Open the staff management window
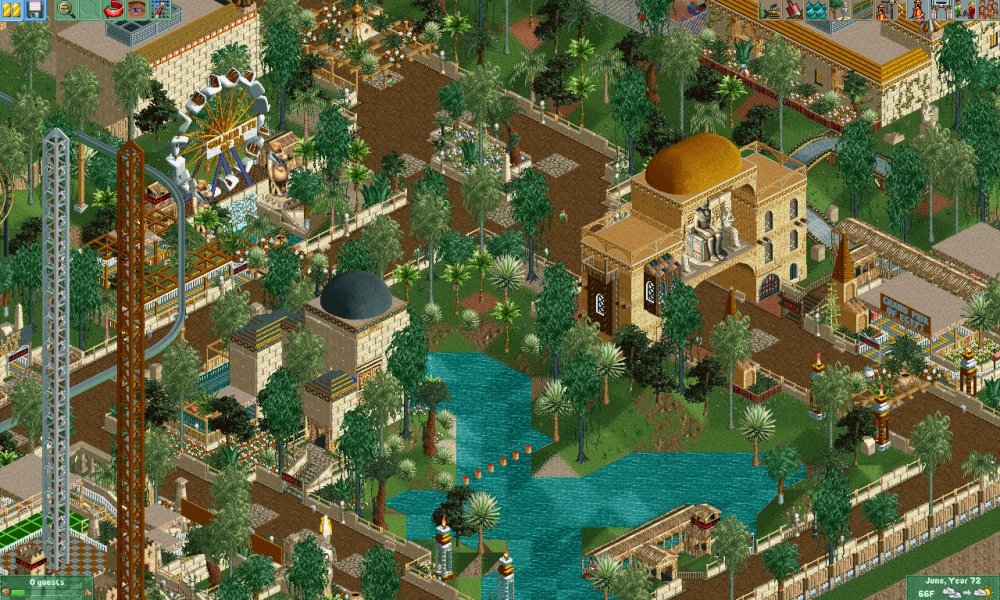Viewport: 1000px width, 600px height. tap(964, 9)
